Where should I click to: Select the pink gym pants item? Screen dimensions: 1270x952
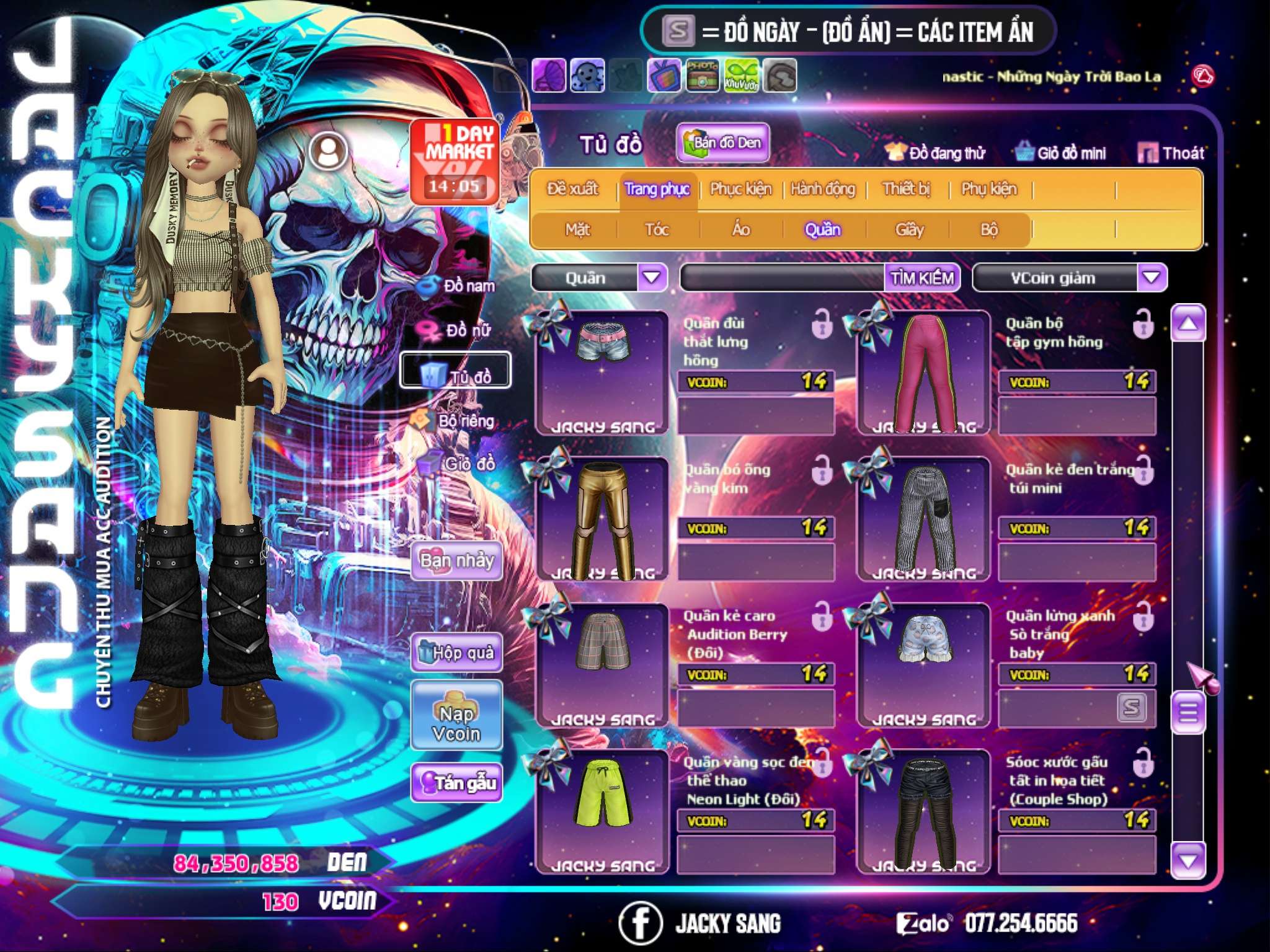pyautogui.click(x=923, y=373)
